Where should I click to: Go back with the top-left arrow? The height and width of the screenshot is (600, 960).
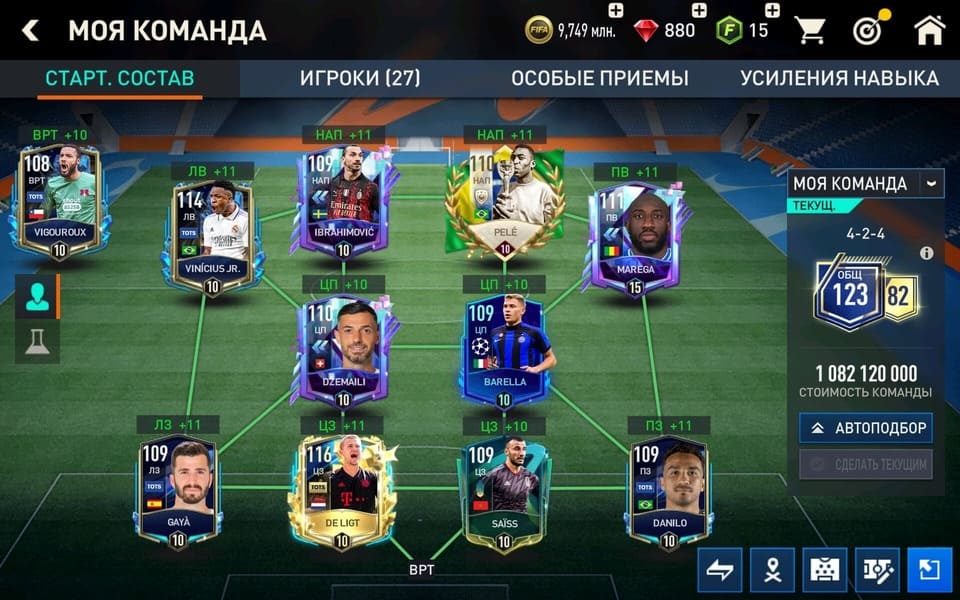click(31, 31)
